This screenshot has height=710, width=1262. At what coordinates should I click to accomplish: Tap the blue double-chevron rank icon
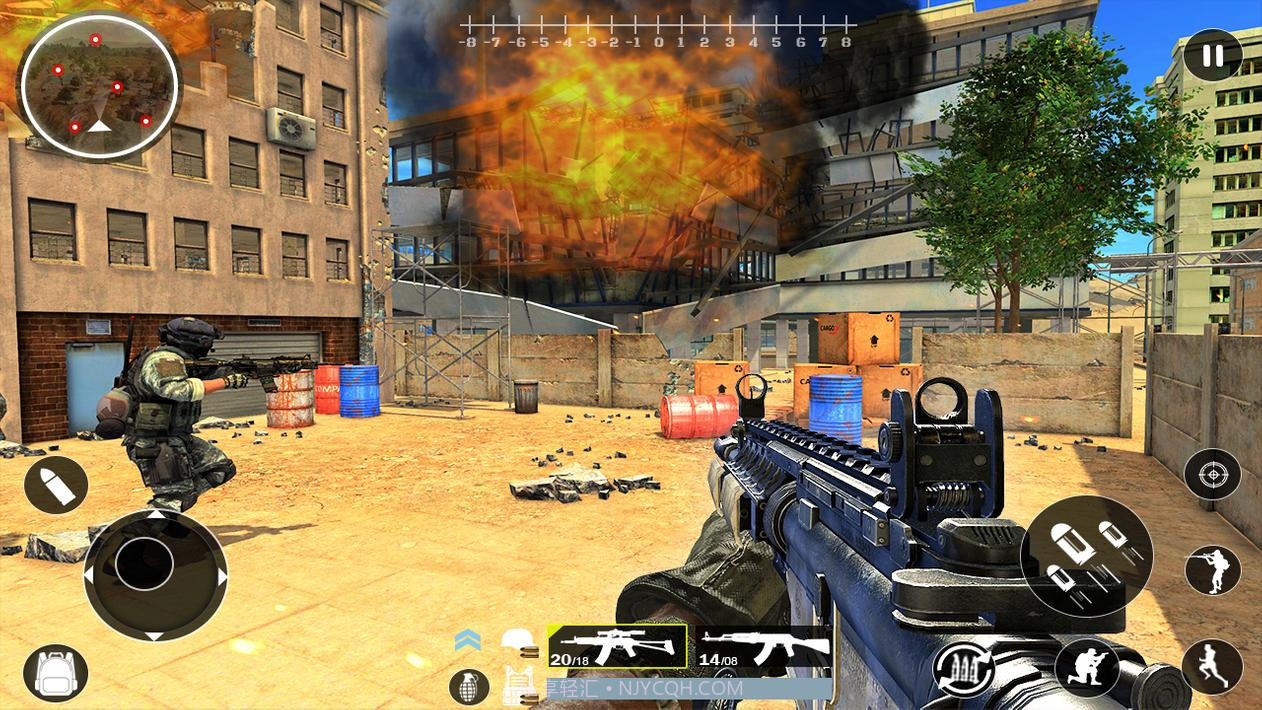pos(467,640)
